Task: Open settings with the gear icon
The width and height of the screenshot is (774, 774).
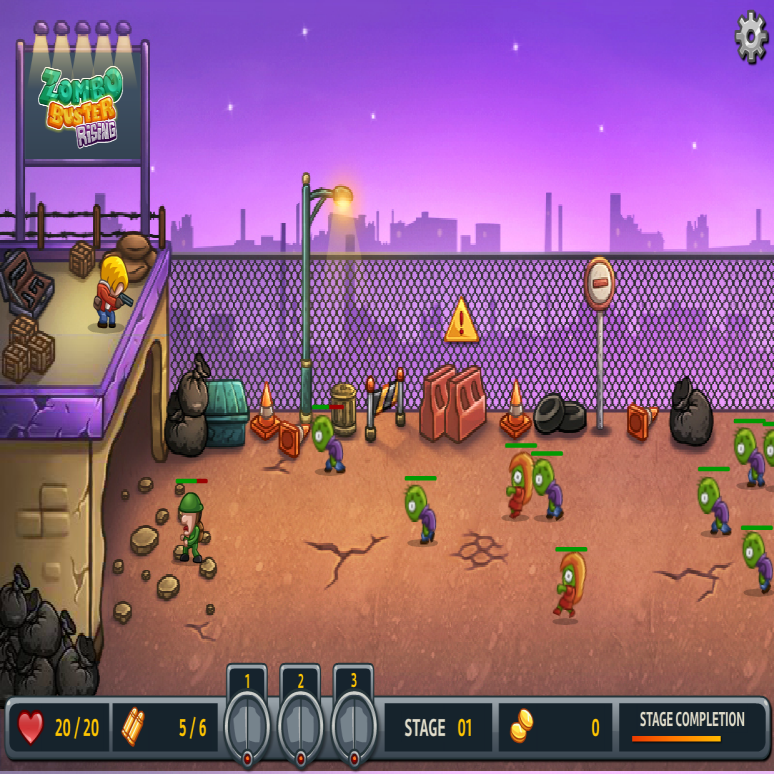Action: point(751,37)
